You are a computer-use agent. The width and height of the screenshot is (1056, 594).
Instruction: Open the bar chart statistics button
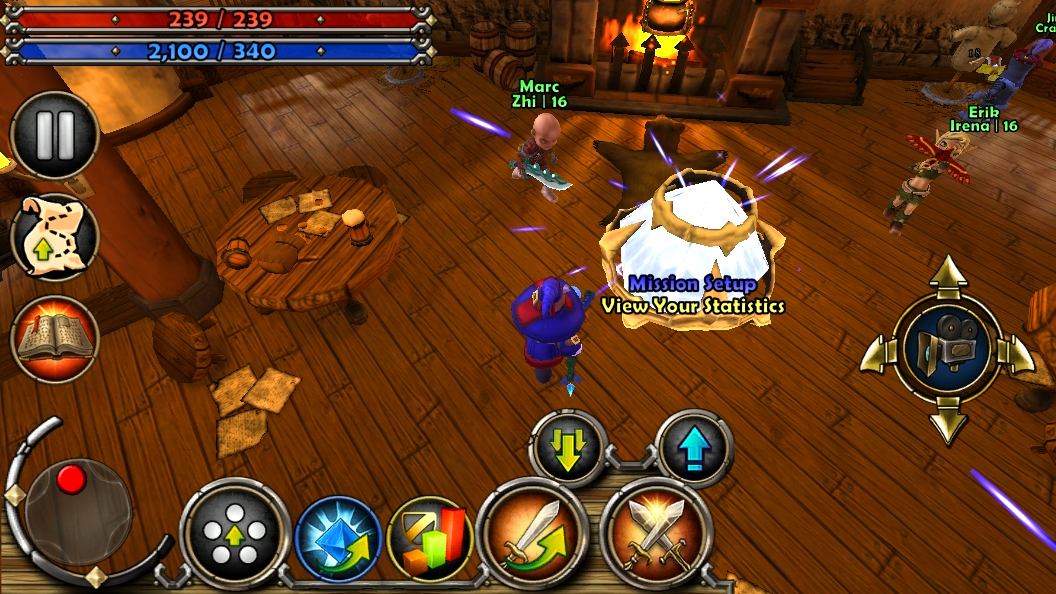tap(430, 539)
